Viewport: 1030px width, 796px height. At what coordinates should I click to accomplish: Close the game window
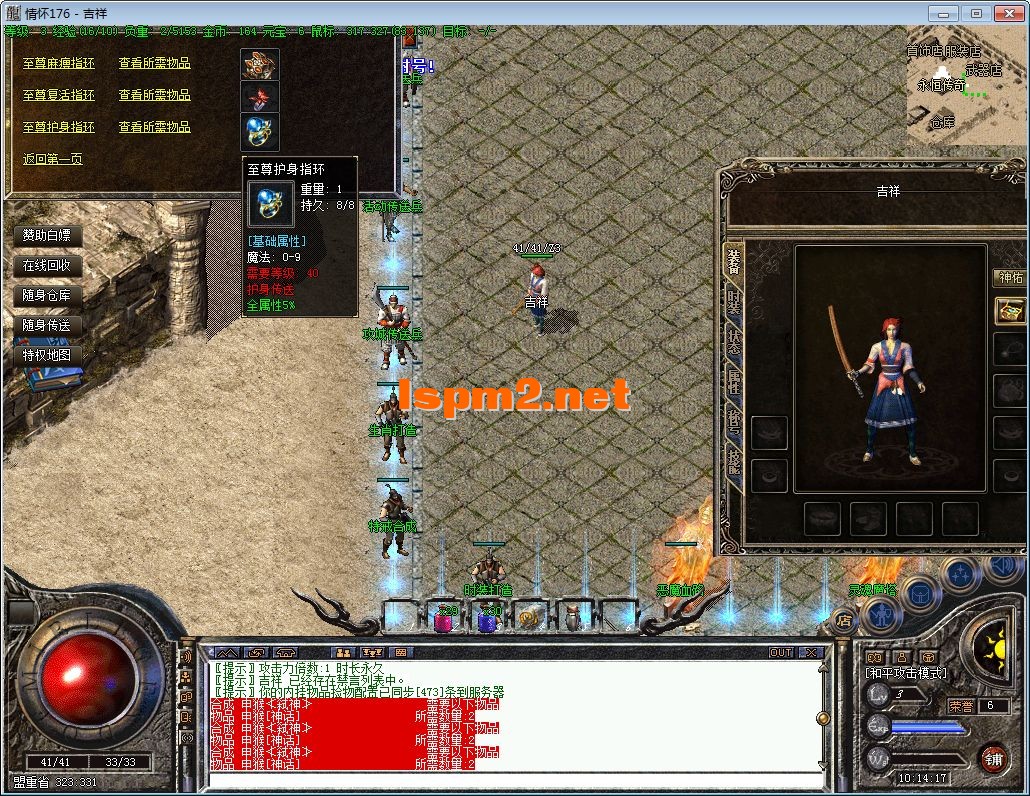(1007, 13)
